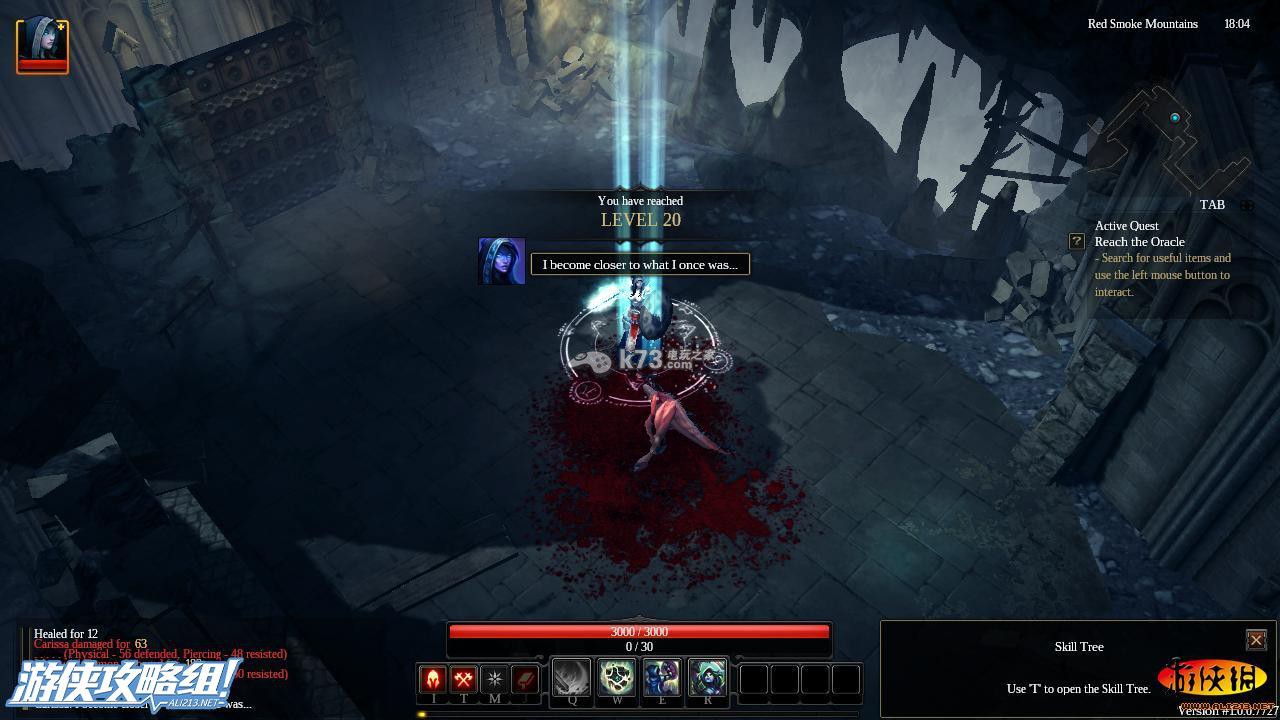The image size is (1280, 720).
Task: Select the Reach the Oracle active quest
Action: pyautogui.click(x=1139, y=242)
